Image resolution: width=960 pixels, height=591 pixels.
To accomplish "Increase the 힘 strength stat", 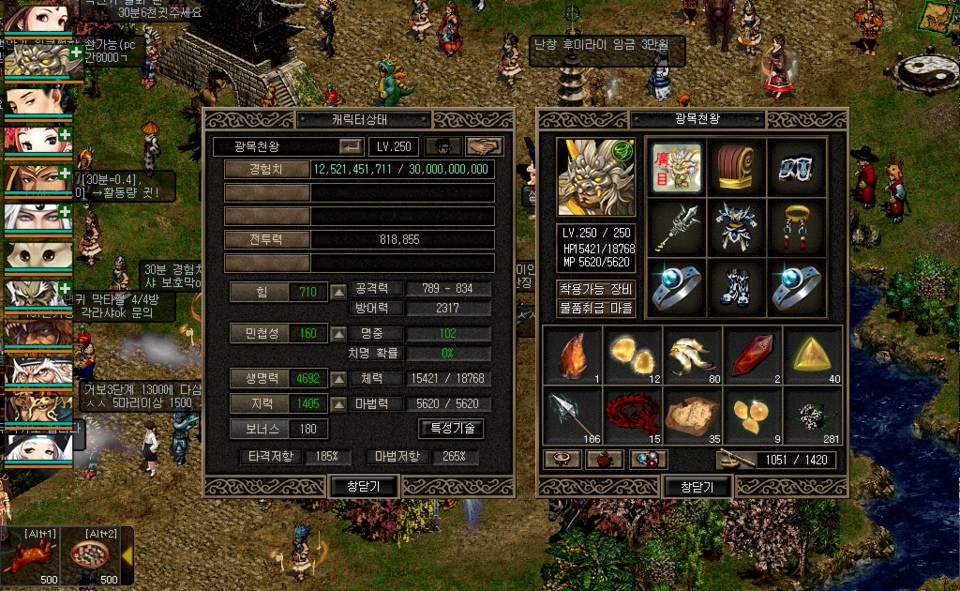I will pos(339,292).
